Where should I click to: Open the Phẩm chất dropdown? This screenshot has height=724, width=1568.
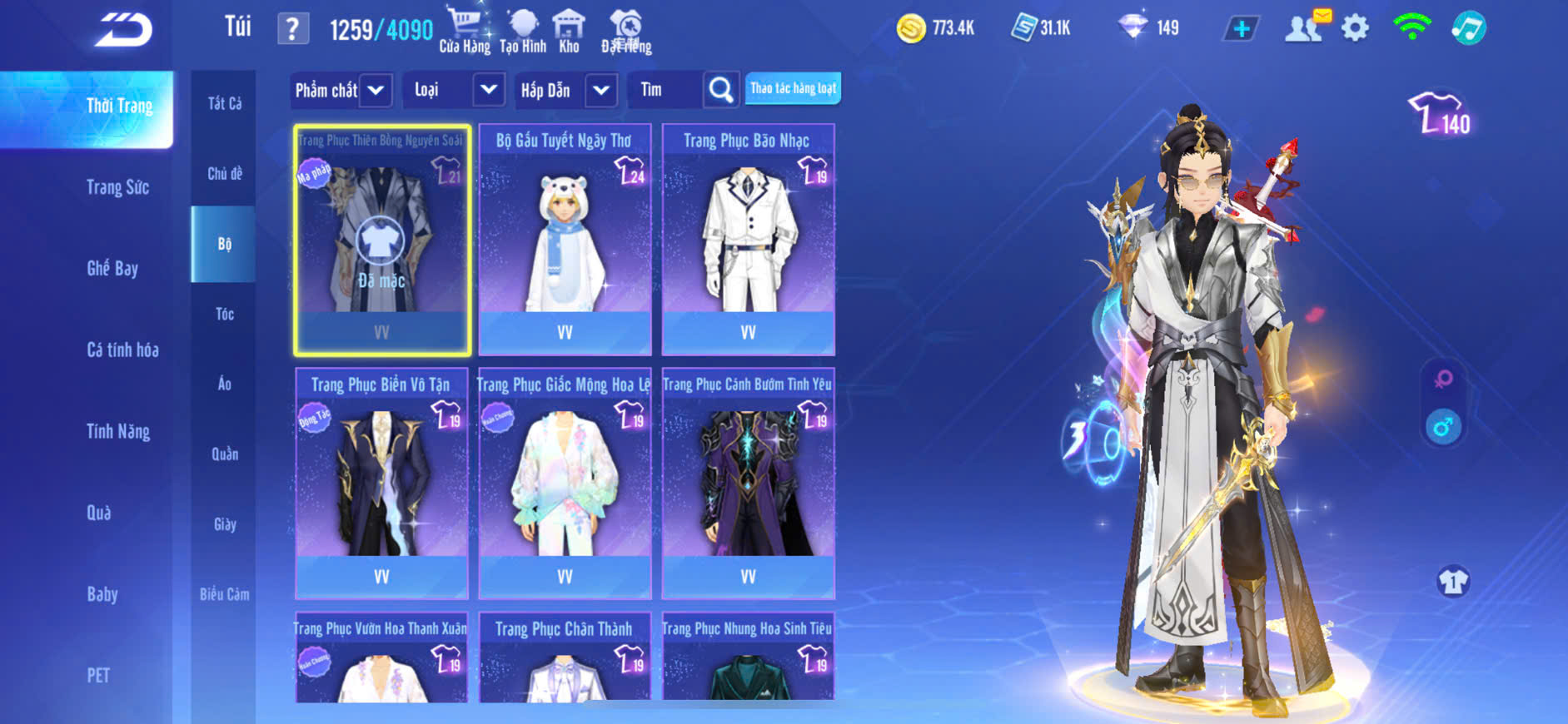pyautogui.click(x=341, y=90)
